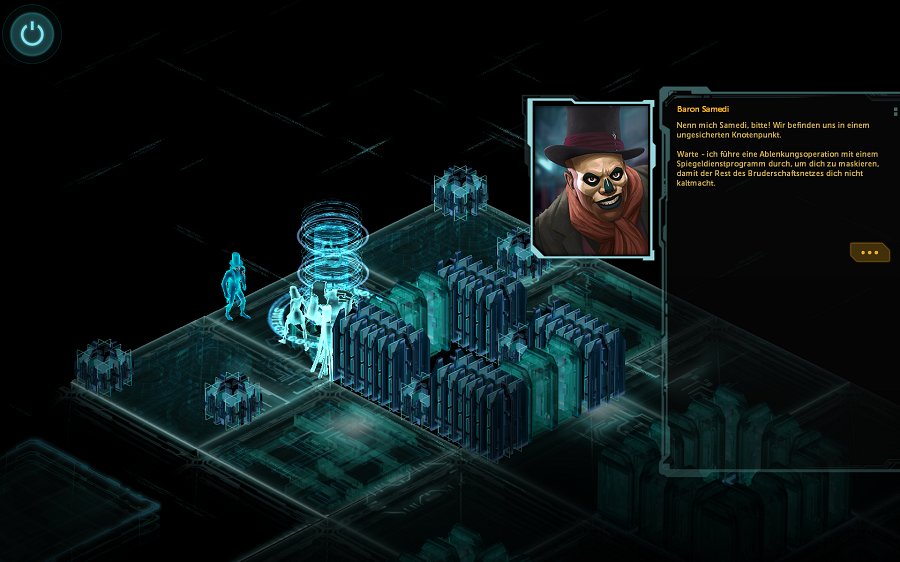Open the menu via the power icon
The image size is (900, 562).
coord(33,35)
